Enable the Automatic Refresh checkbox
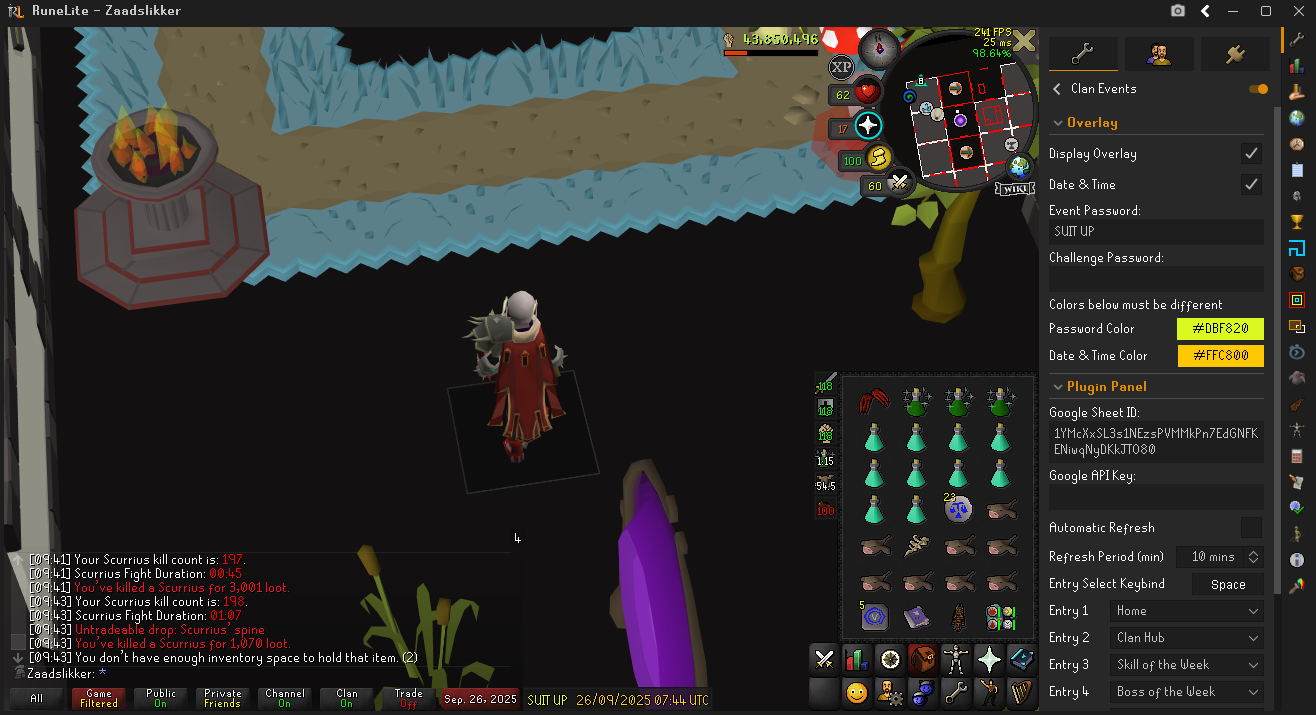Image resolution: width=1316 pixels, height=715 pixels. tap(1251, 528)
